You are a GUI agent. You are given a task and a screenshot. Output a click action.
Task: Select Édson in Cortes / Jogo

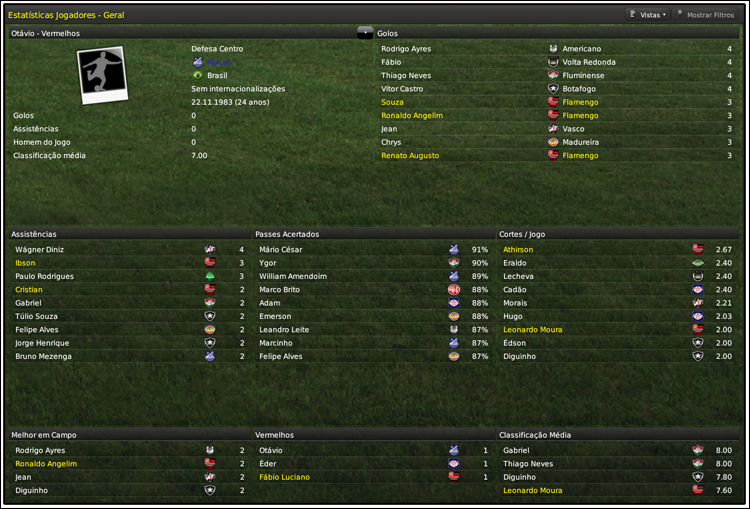point(514,343)
